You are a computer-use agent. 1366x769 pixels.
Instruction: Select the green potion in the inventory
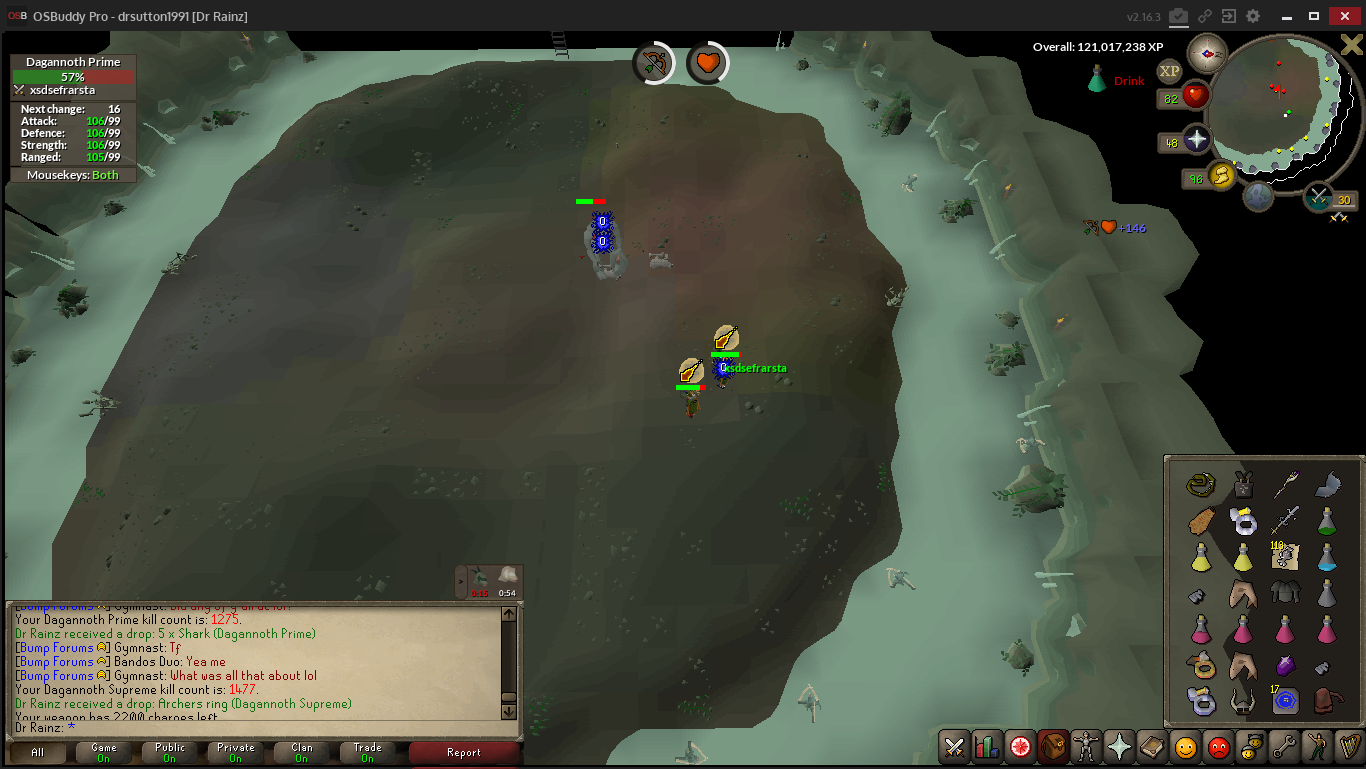[x=1327, y=521]
